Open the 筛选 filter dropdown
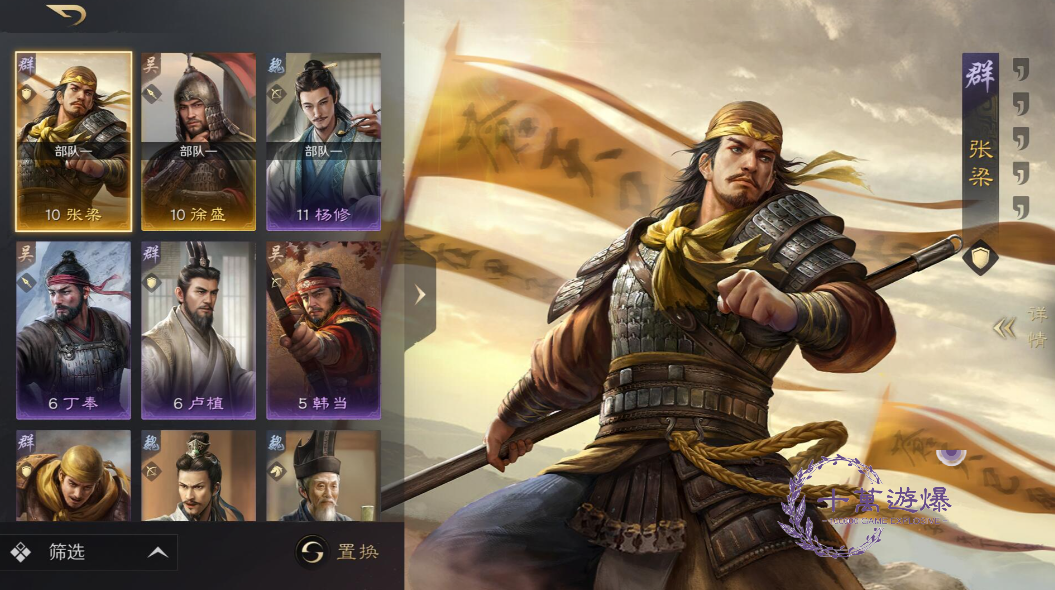This screenshot has height=590, width=1055. 88,552
